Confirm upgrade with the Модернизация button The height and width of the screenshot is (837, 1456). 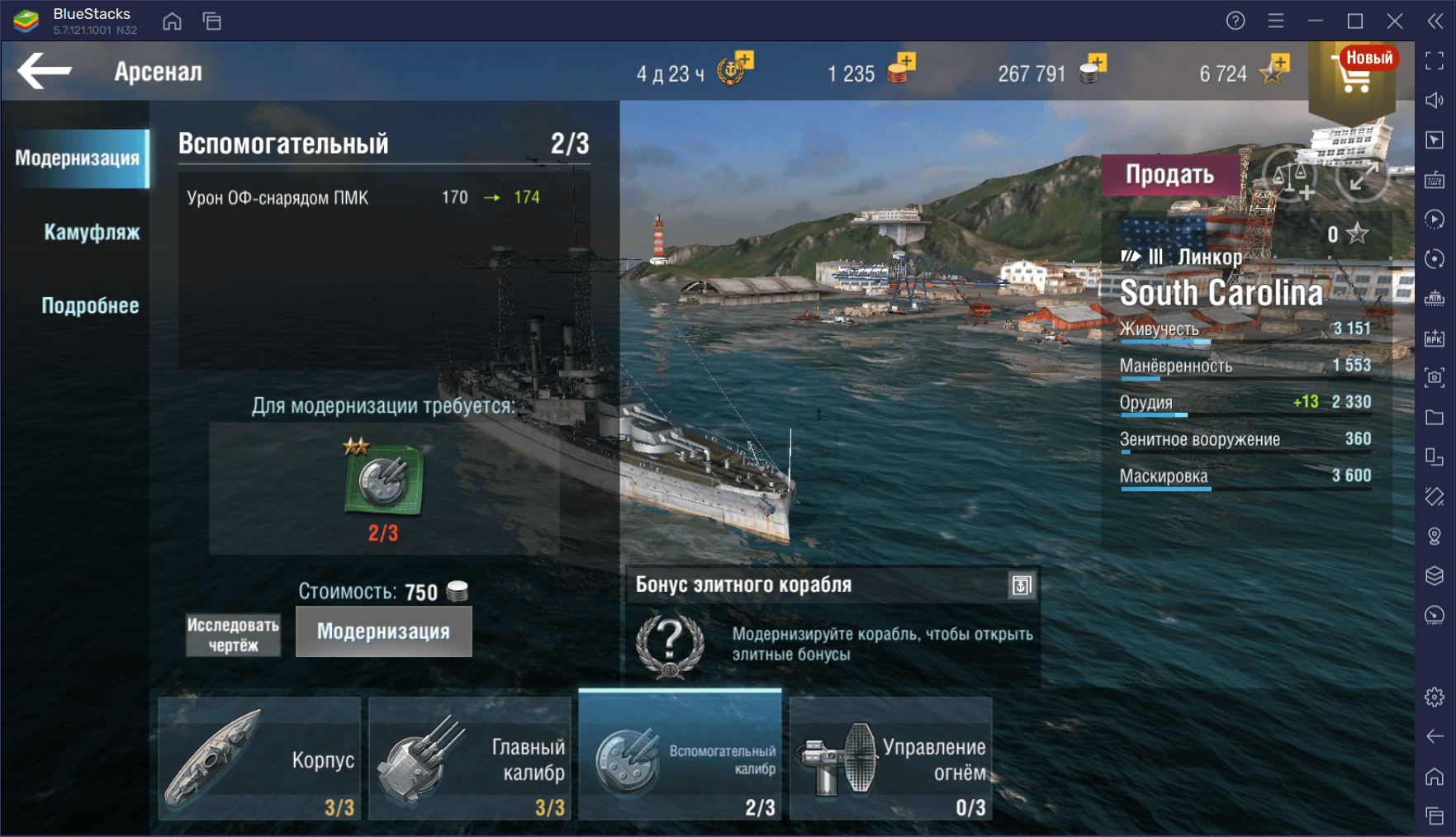(383, 631)
